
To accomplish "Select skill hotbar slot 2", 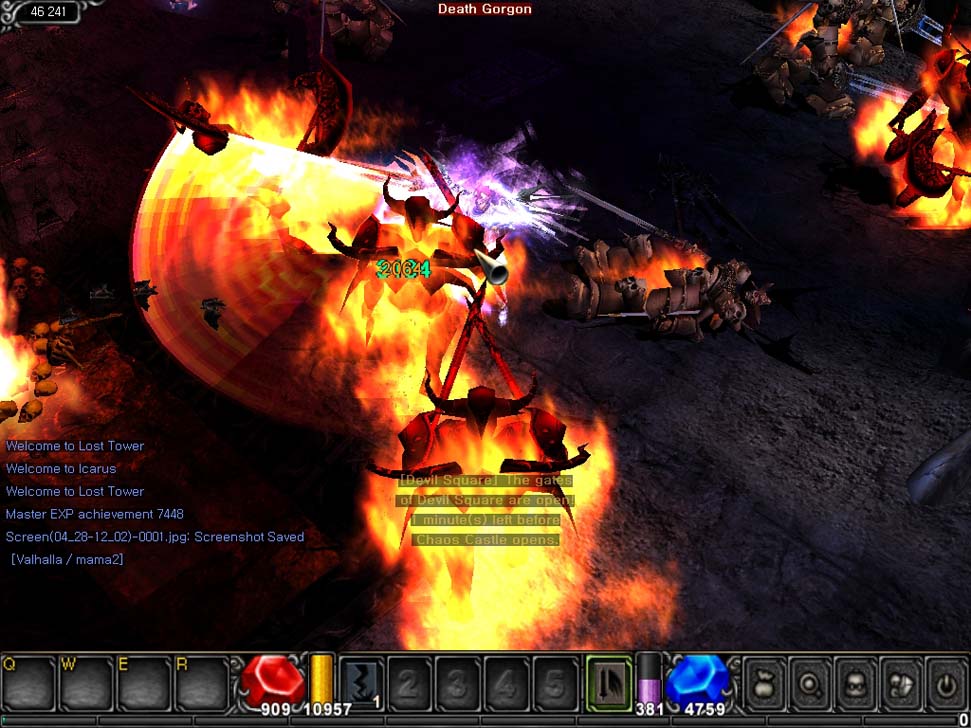I will coord(409,683).
